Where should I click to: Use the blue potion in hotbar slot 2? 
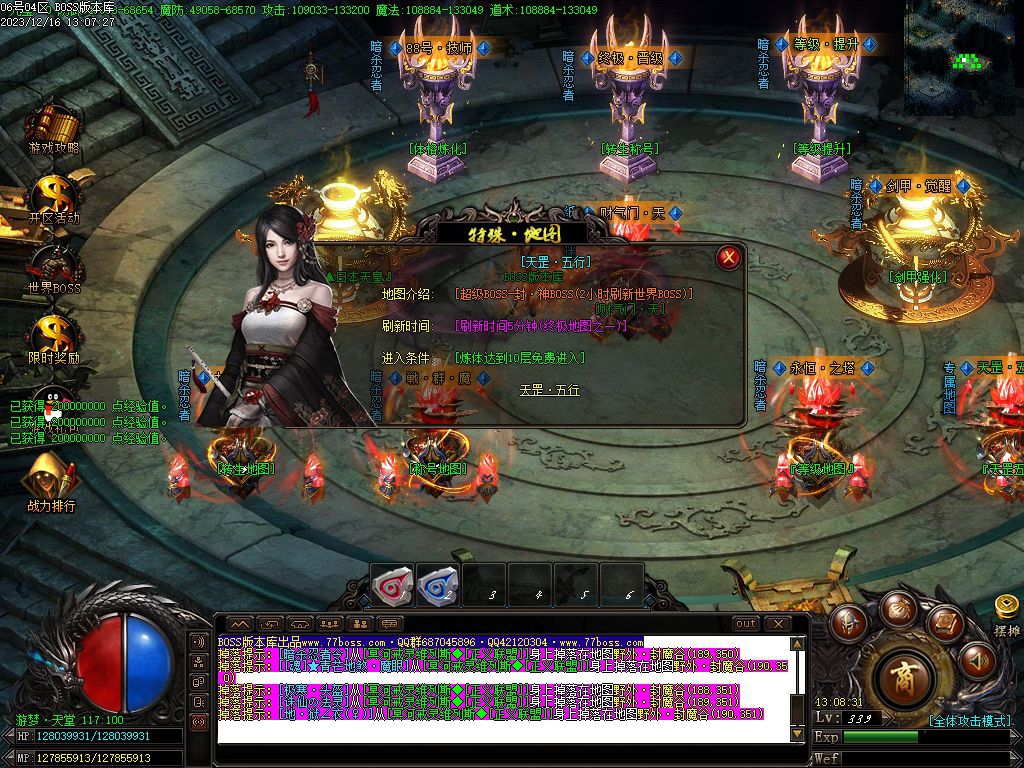(437, 586)
